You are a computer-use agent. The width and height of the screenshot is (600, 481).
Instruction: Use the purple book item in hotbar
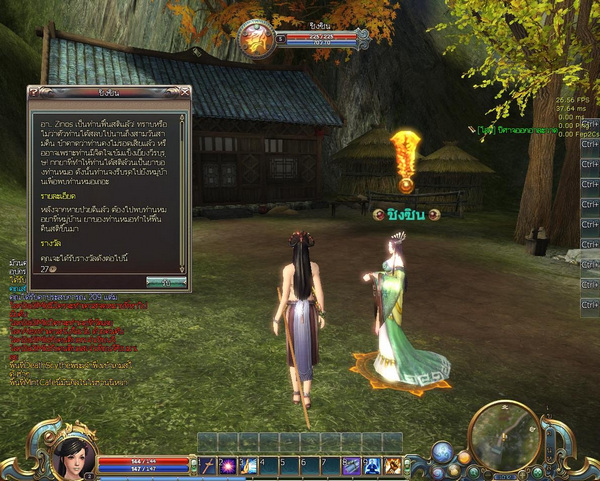(352, 465)
